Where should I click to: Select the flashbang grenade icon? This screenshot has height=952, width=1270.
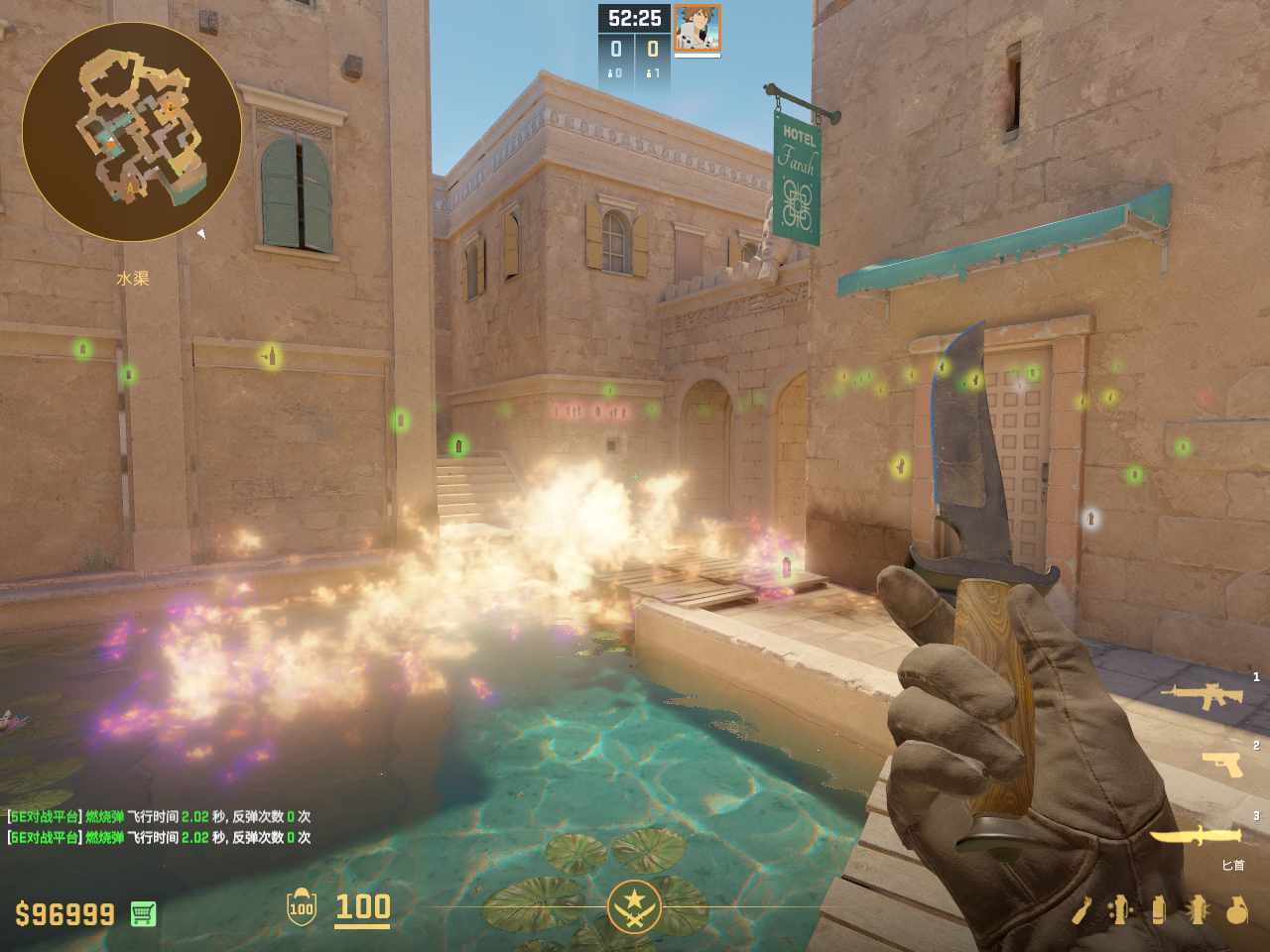1198,909
